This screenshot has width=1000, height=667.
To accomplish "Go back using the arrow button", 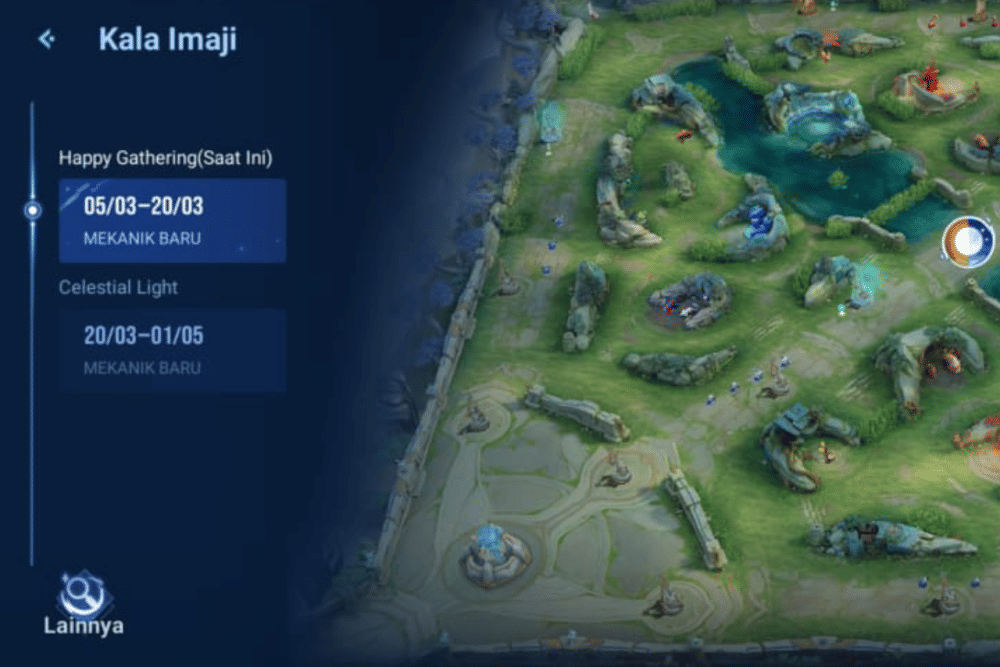I will point(46,40).
